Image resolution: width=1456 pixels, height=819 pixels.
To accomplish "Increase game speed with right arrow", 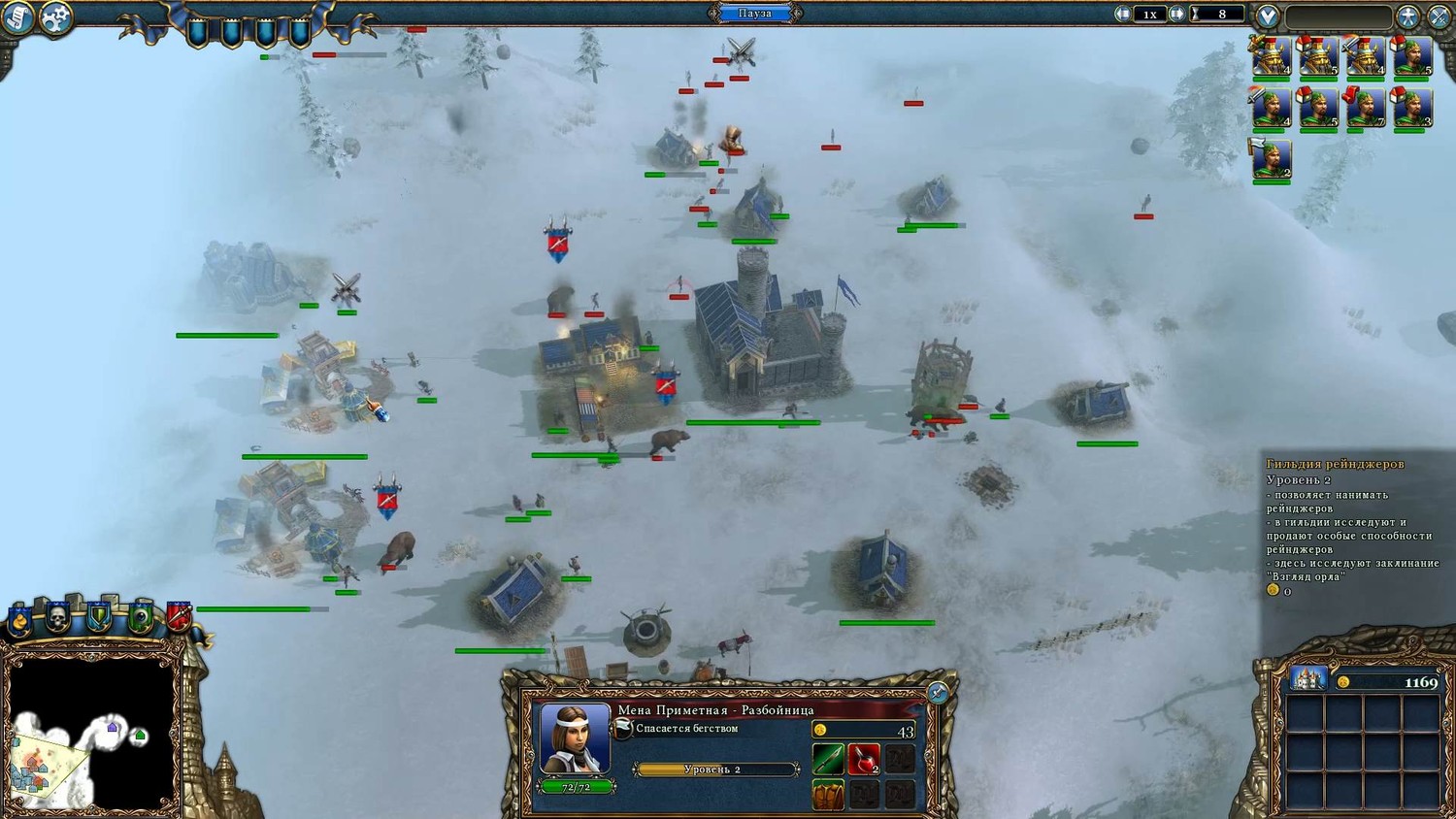I will coord(1176,14).
